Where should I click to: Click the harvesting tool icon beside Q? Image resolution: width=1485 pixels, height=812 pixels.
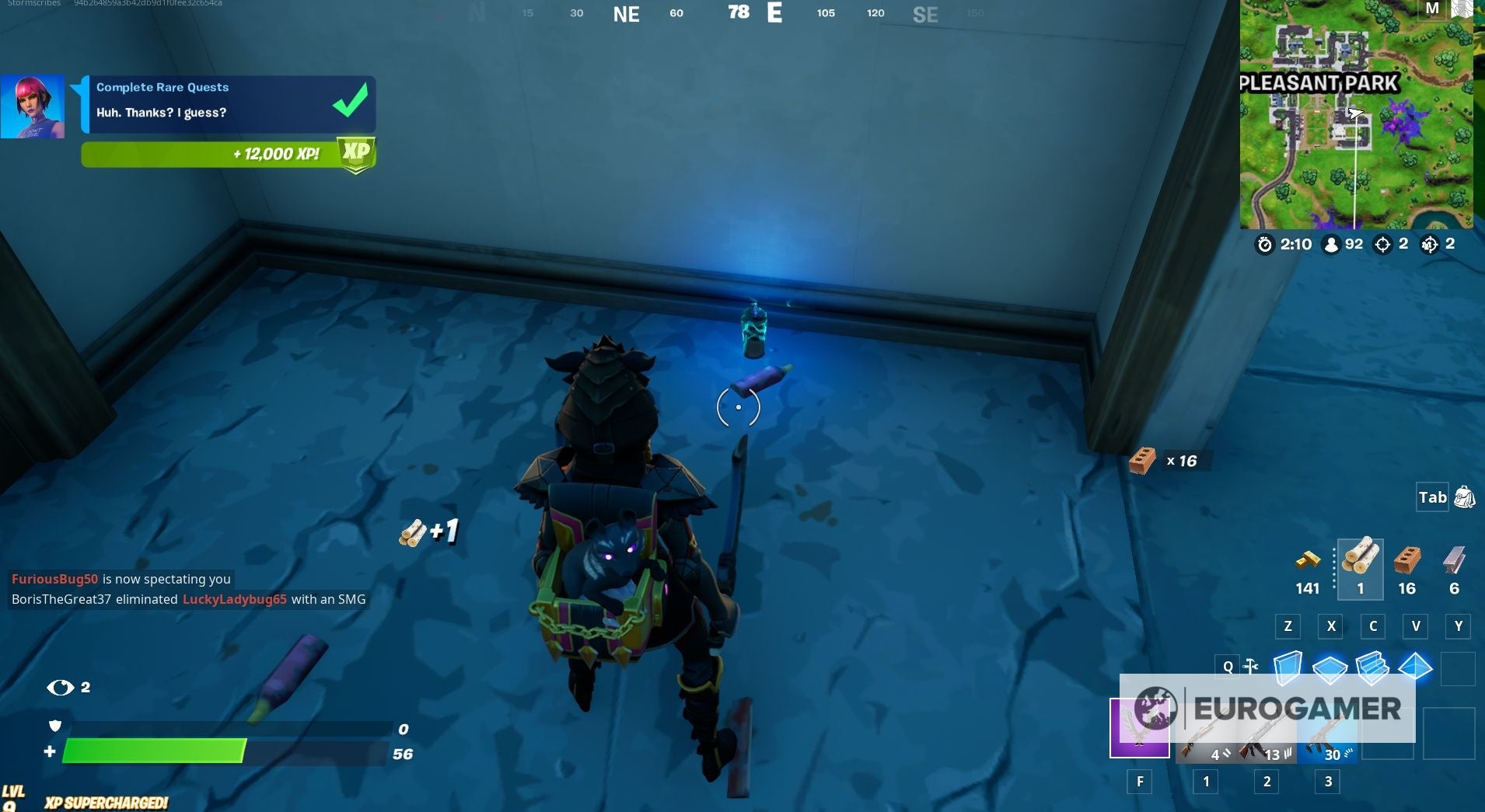pyautogui.click(x=1250, y=667)
